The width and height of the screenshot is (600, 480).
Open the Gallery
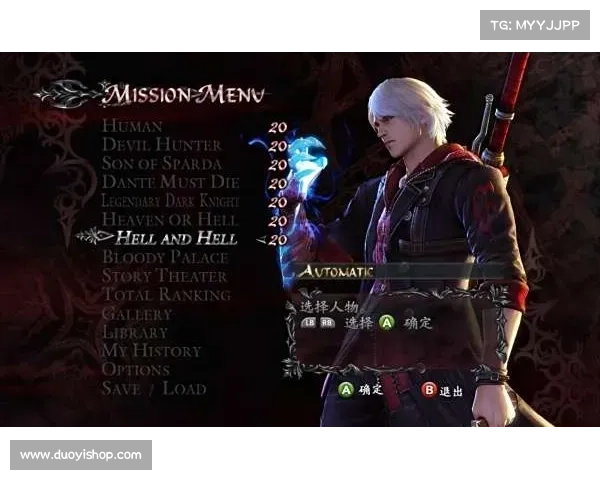[137, 314]
